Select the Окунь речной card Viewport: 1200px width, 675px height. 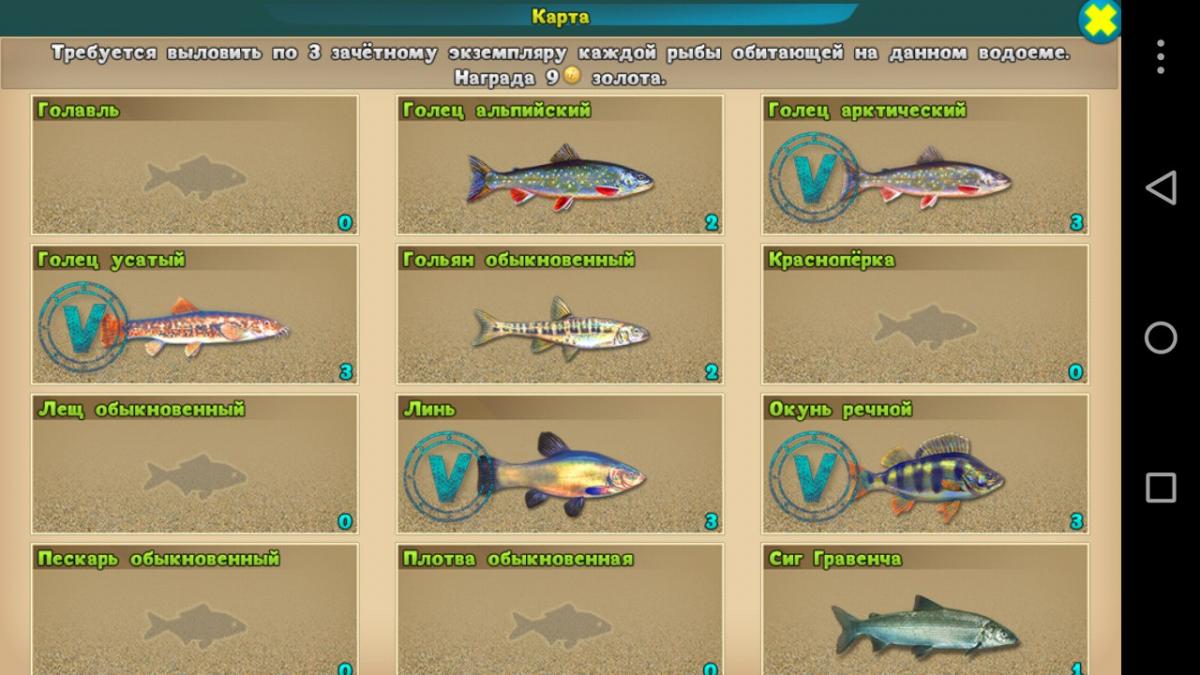click(925, 465)
